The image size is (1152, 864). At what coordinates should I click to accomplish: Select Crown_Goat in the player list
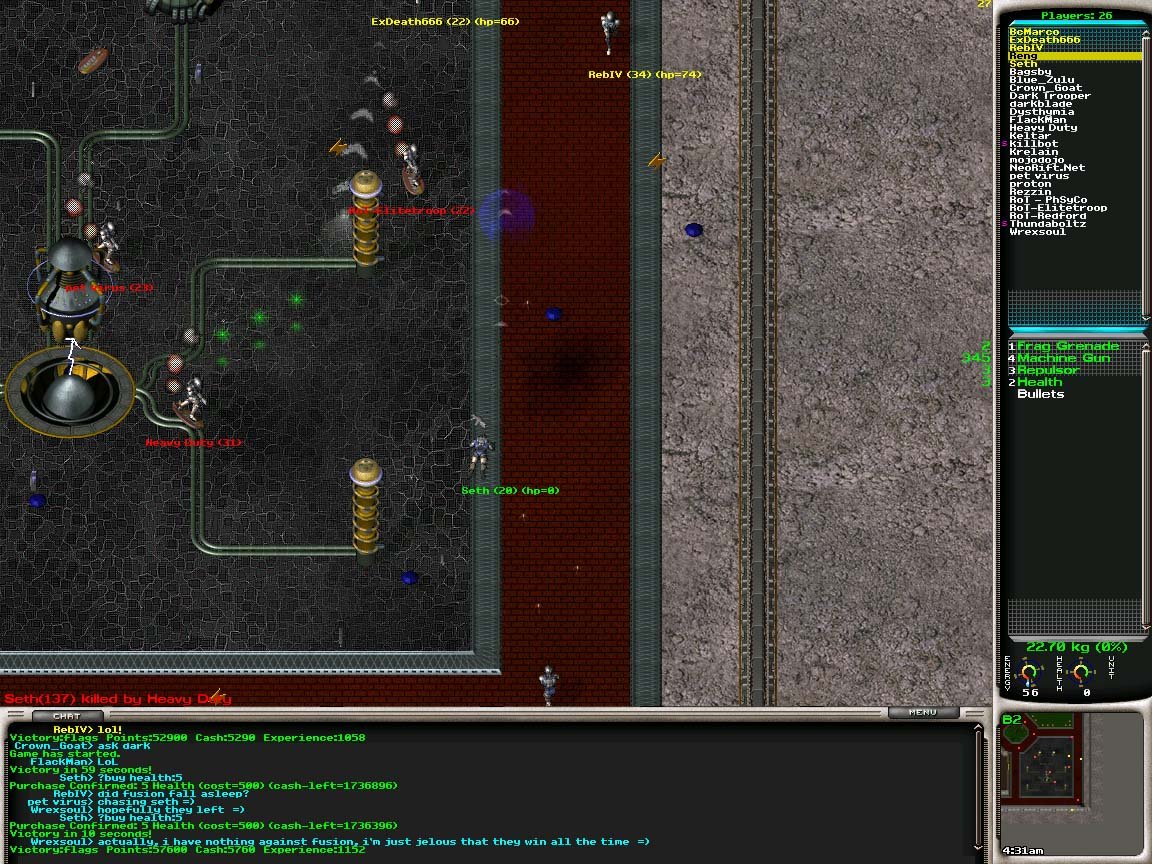click(1045, 88)
